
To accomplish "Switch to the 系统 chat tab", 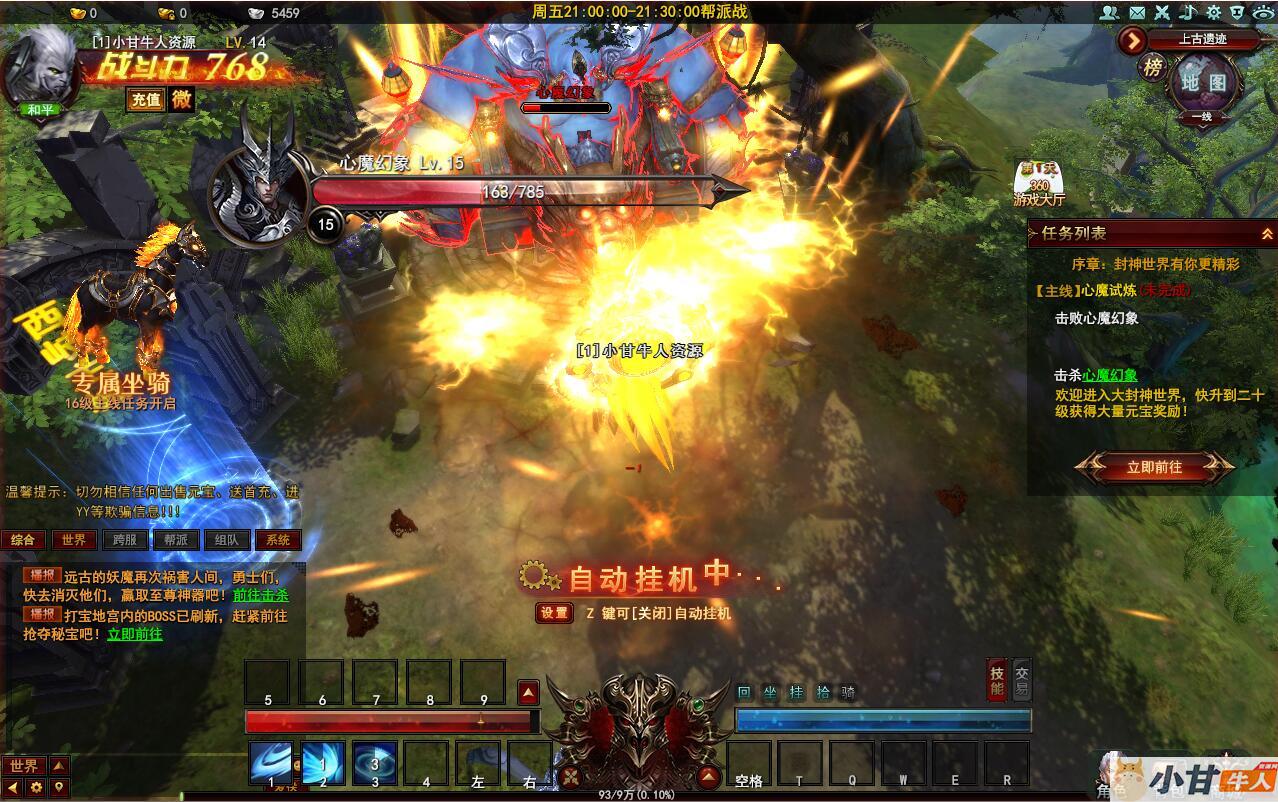I will click(278, 540).
